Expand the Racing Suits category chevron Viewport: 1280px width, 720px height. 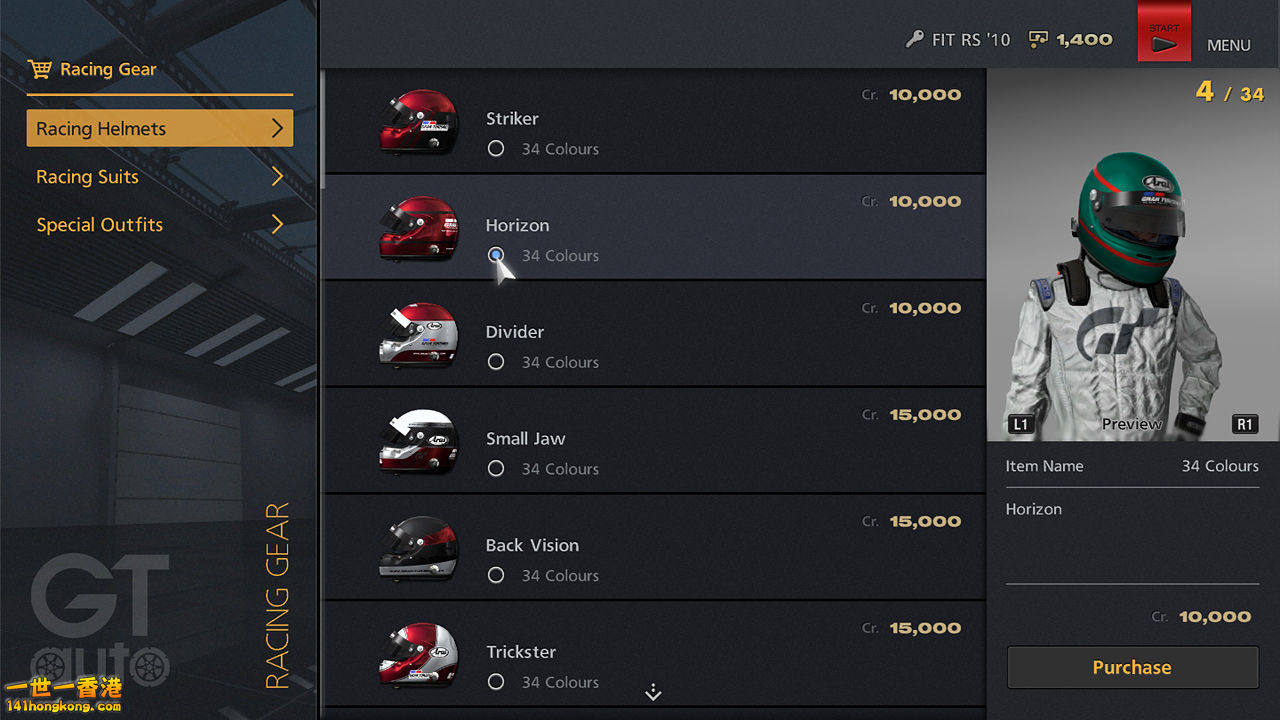coord(279,176)
